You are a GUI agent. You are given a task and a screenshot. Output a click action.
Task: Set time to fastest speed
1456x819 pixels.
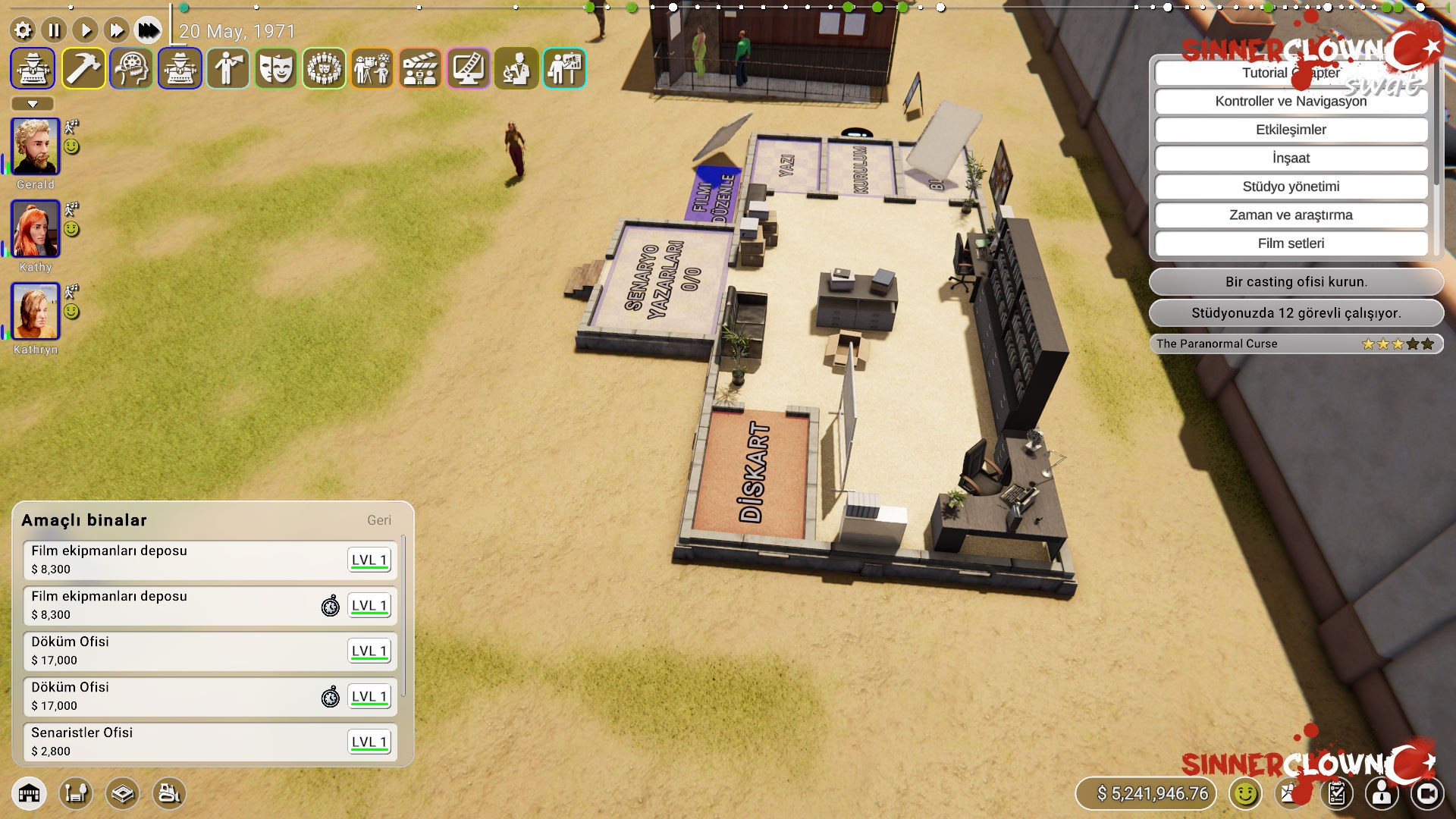(148, 30)
